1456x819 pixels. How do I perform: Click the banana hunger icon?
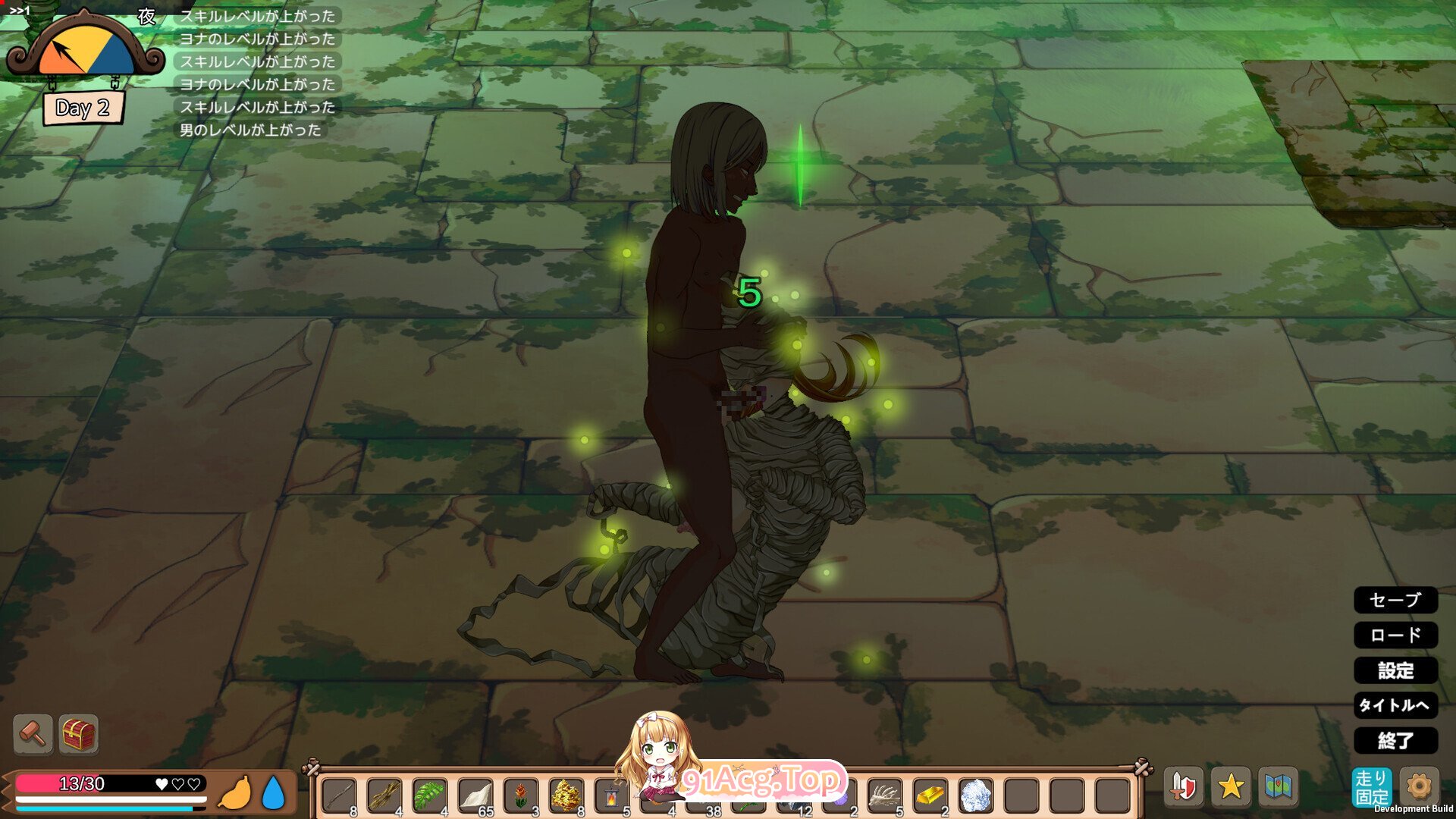click(x=236, y=792)
